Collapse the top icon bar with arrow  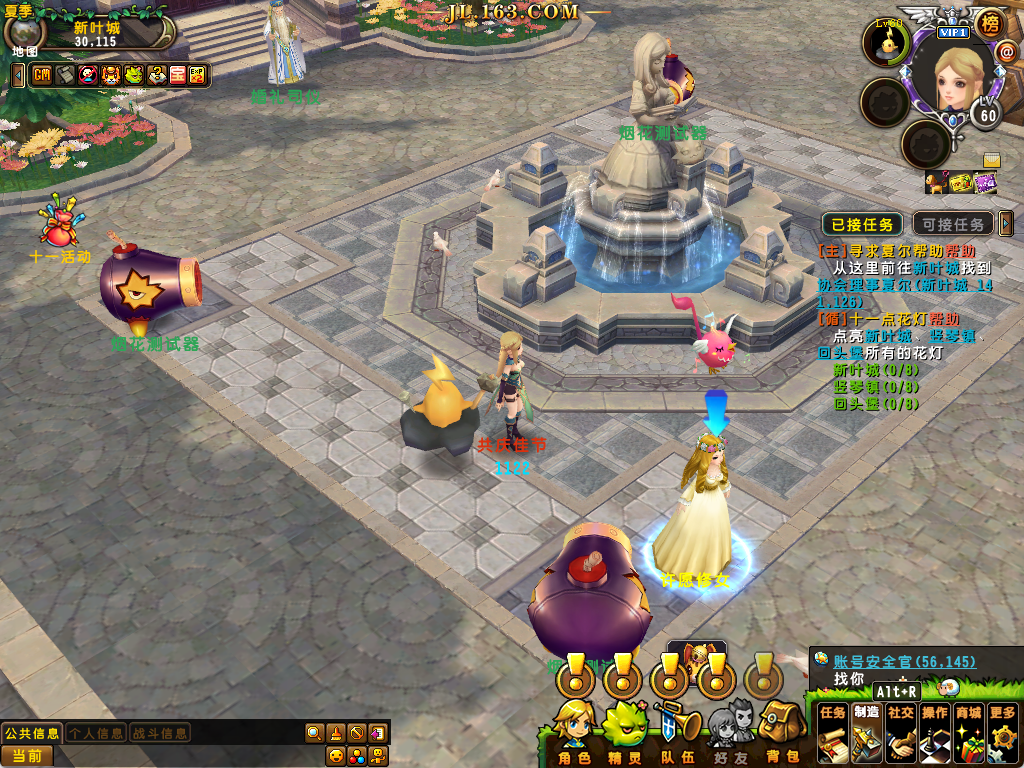coord(18,75)
